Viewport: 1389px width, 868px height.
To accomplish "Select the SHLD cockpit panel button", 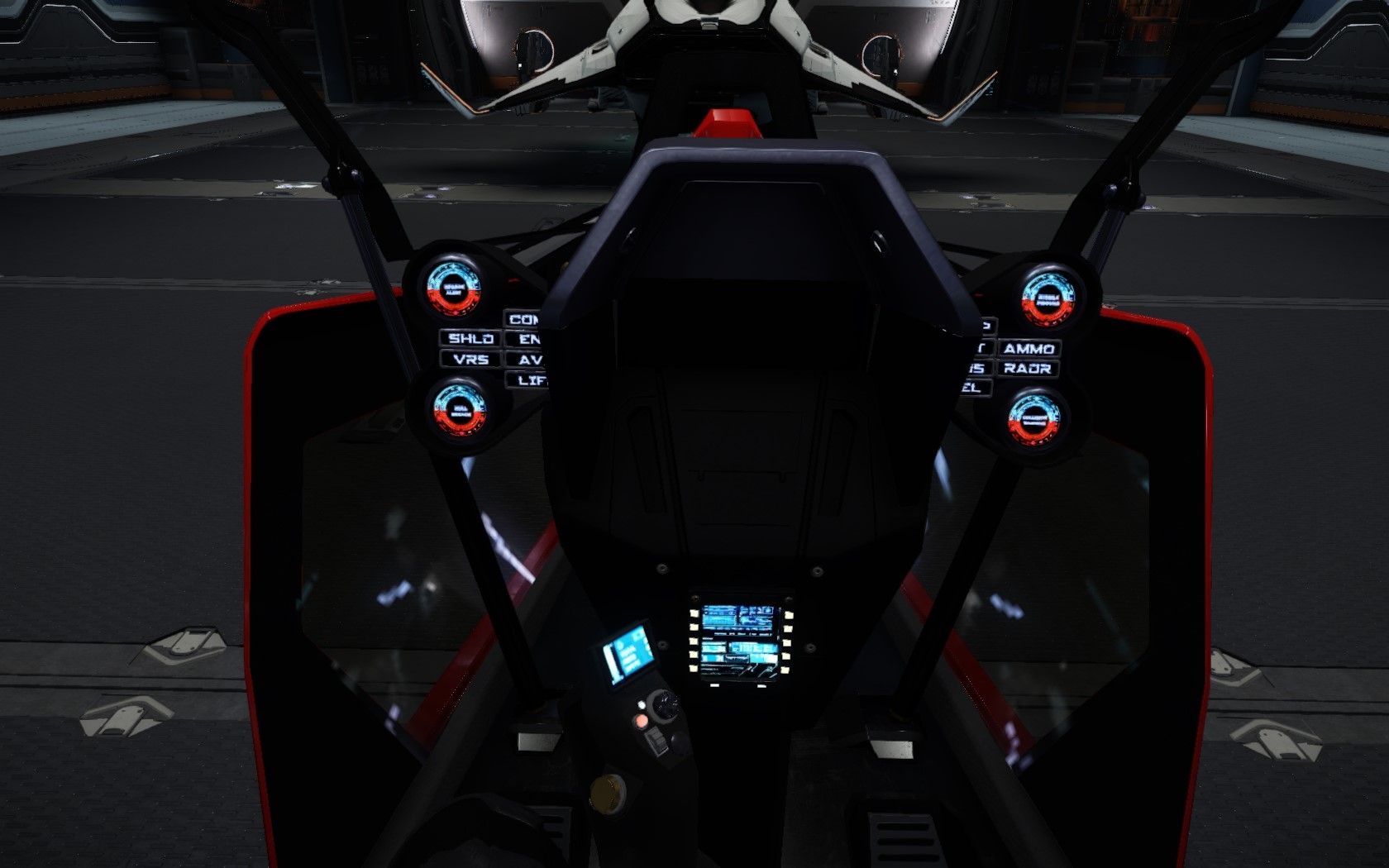I will pos(470,338).
